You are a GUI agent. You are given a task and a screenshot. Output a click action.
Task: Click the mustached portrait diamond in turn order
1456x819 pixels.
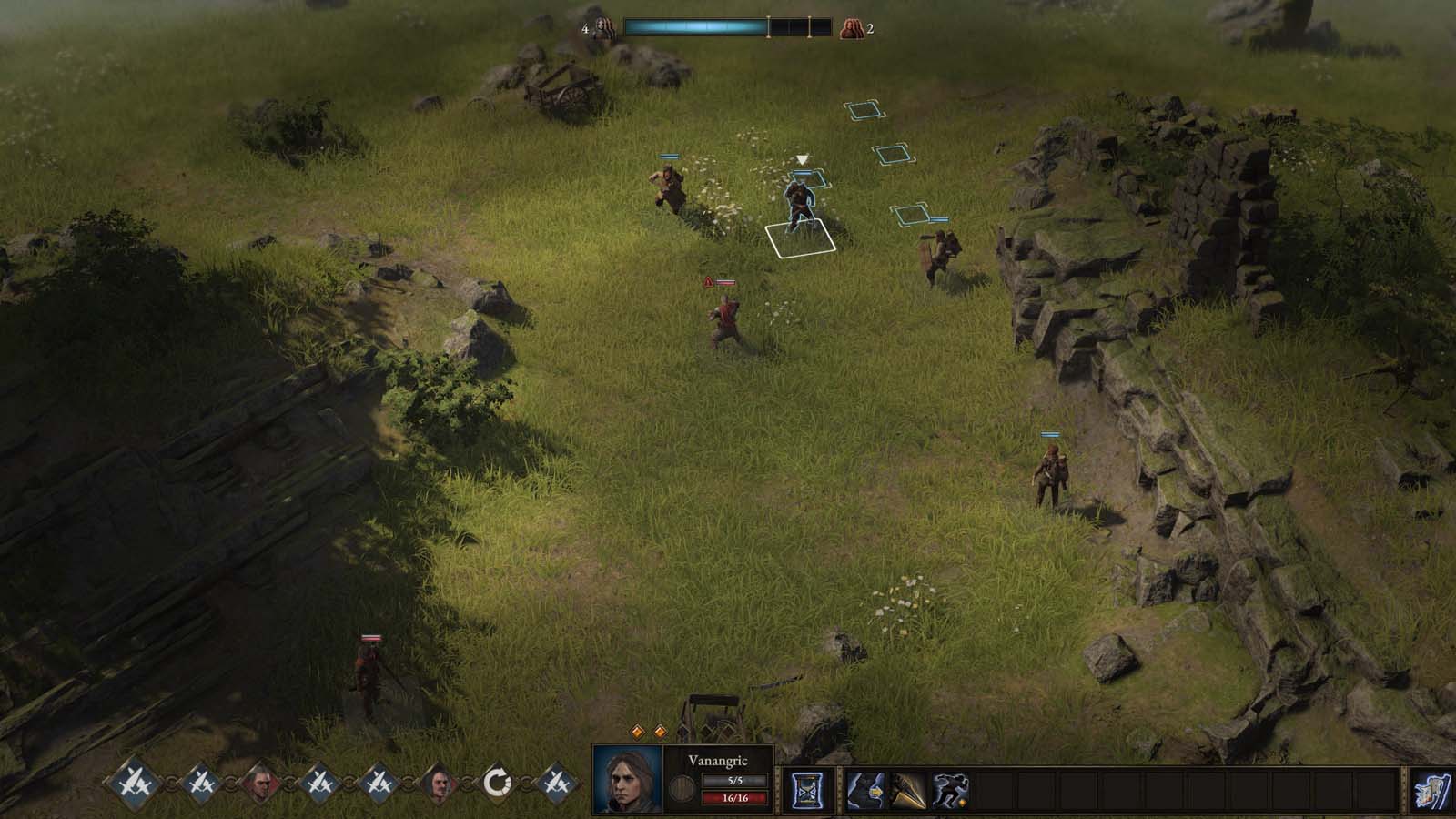[x=440, y=783]
